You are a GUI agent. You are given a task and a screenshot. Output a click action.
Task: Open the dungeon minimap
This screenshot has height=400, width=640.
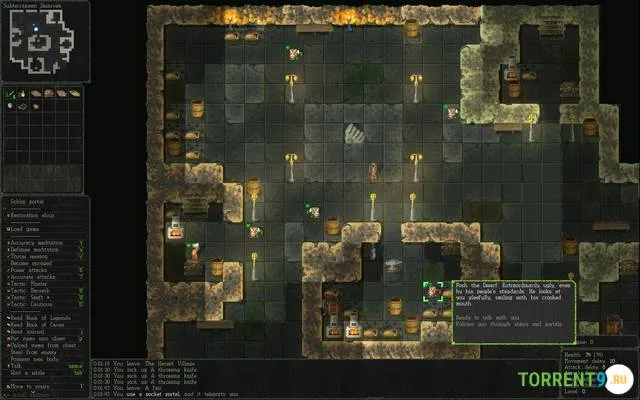click(42, 39)
